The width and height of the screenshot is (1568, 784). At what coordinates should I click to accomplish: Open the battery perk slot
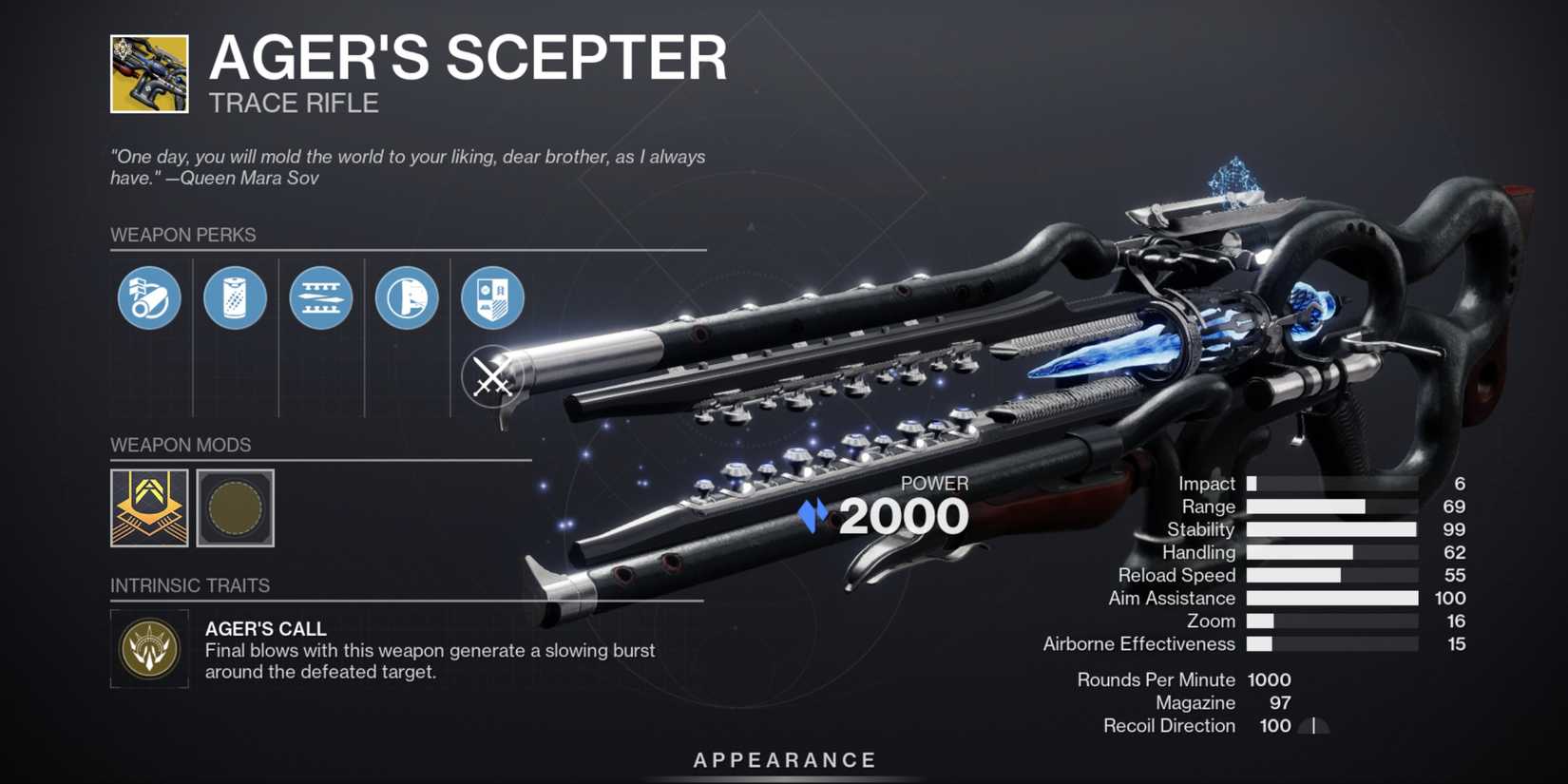pyautogui.click(x=235, y=297)
